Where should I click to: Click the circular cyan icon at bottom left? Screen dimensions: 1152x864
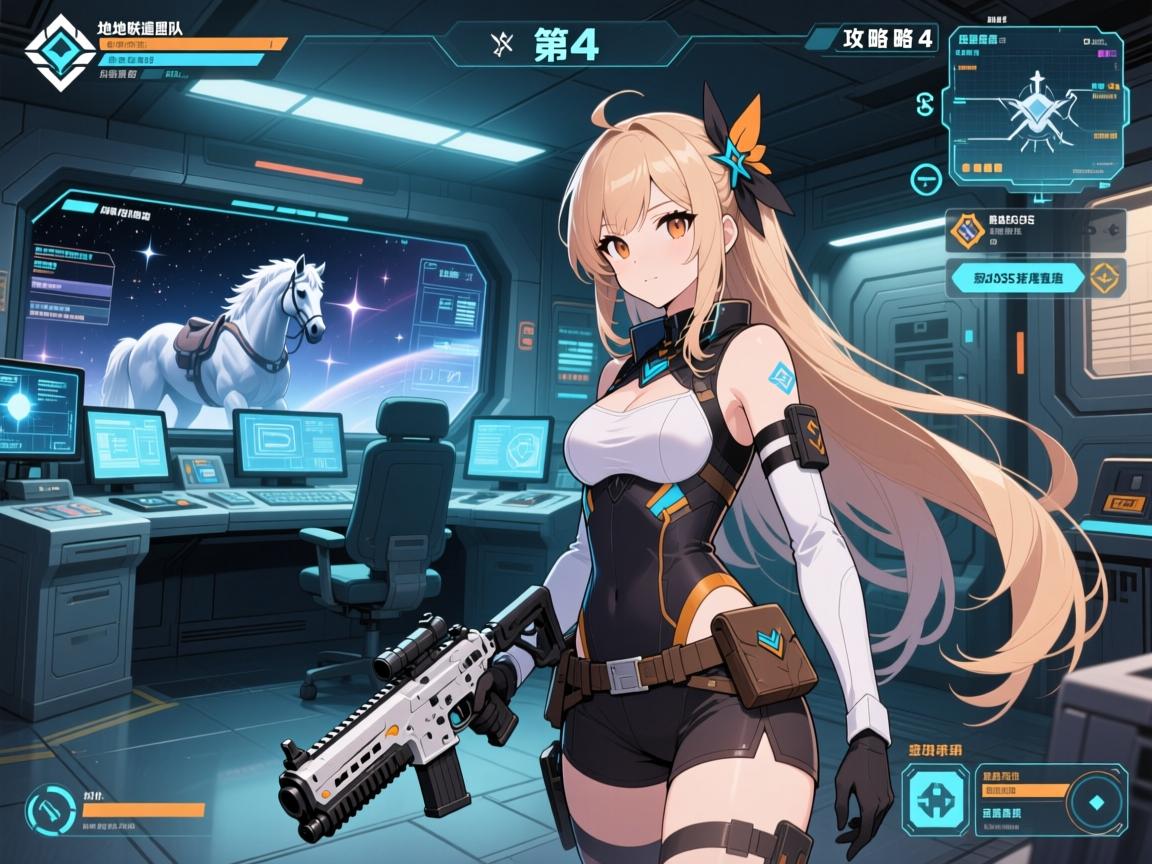click(x=45, y=808)
